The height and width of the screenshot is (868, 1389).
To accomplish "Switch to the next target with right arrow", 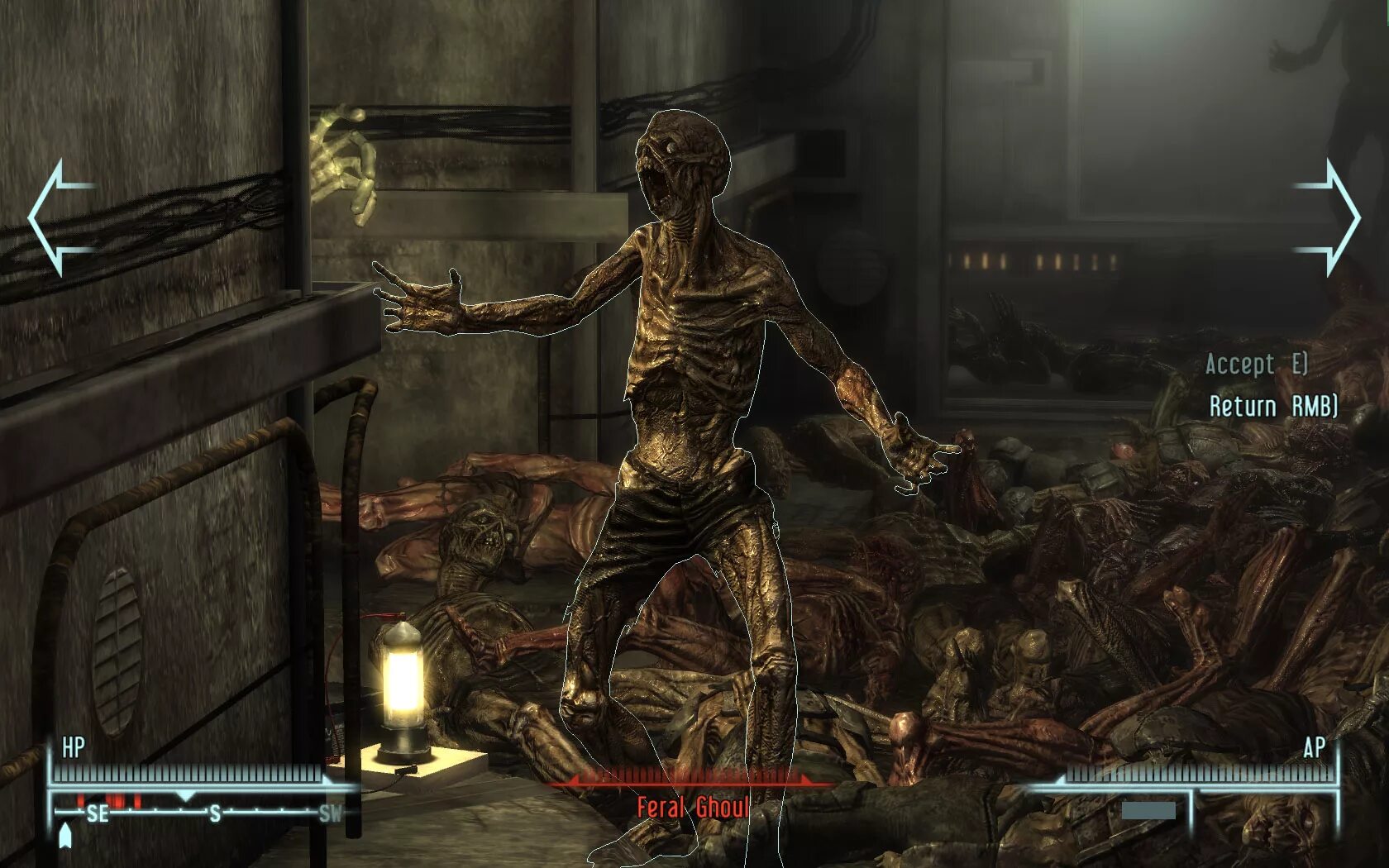I will 1329,217.
